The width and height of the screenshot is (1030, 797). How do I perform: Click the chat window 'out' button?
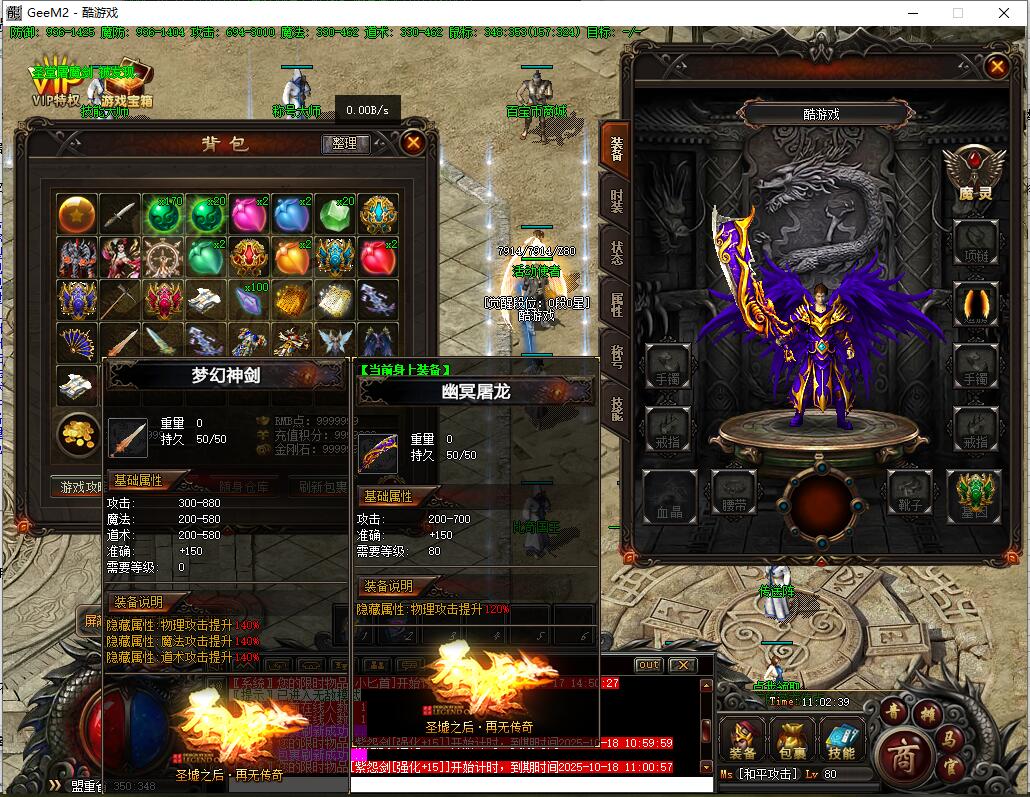[x=649, y=665]
